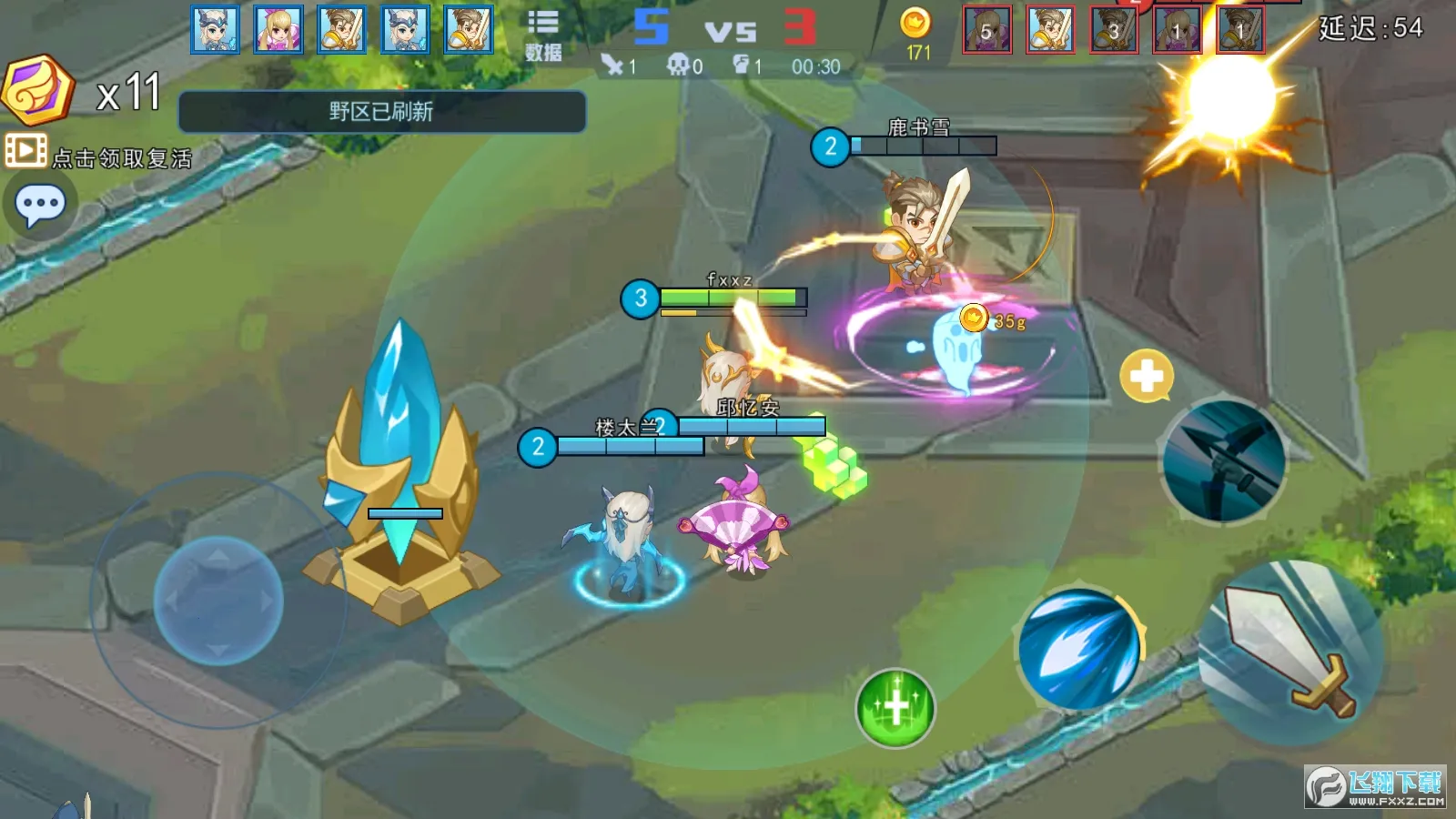1456x819 pixels.
Task: Click the purple gem currency icon
Action: (36, 89)
